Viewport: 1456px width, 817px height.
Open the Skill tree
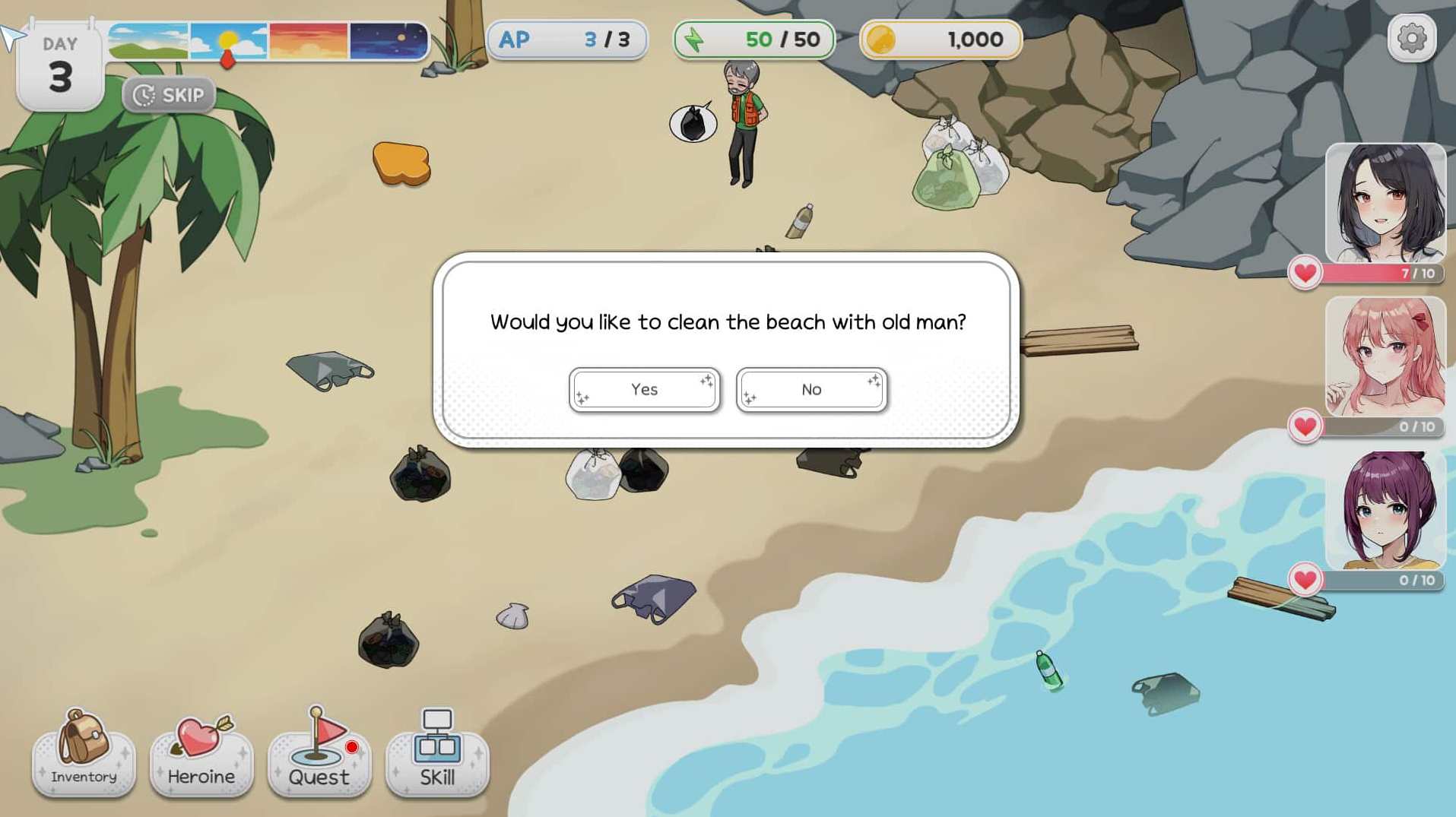437,754
